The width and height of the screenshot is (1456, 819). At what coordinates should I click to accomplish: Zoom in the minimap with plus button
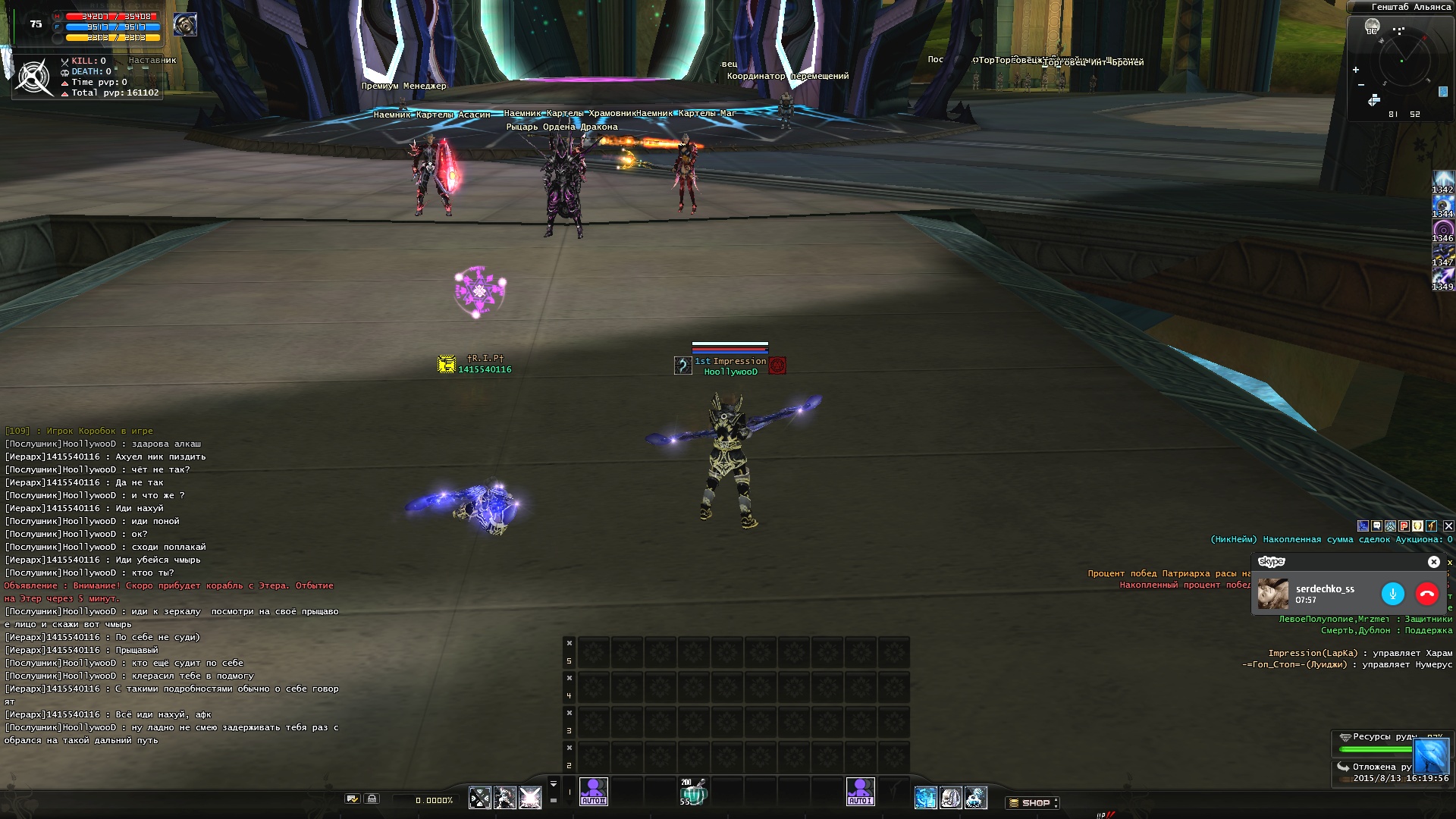1356,70
